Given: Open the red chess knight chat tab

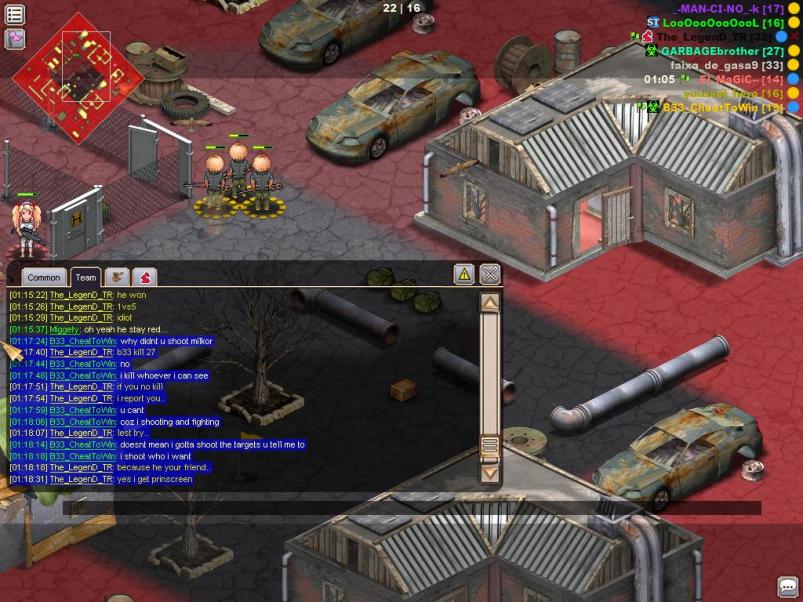Looking at the screenshot, I should coord(145,277).
